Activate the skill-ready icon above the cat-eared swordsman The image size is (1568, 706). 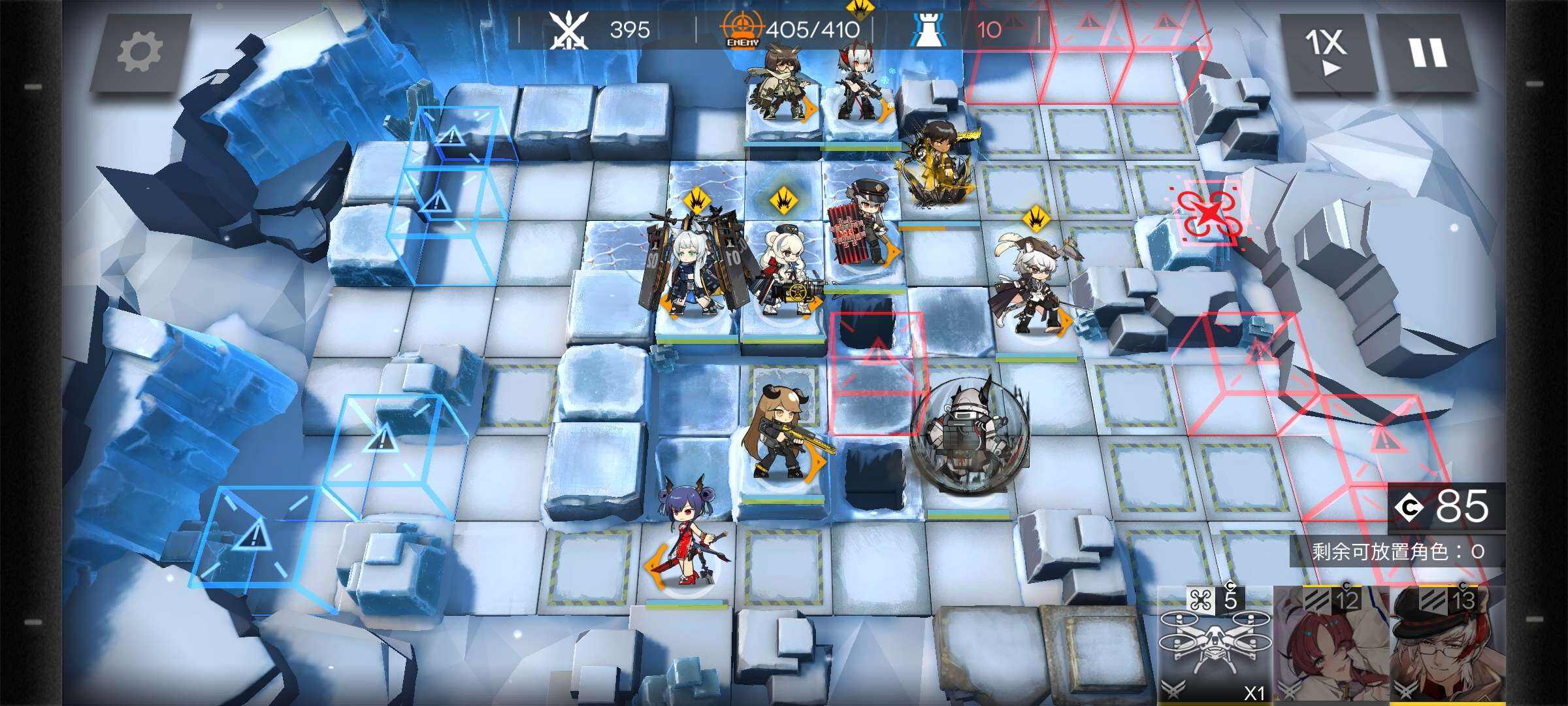tap(1036, 218)
